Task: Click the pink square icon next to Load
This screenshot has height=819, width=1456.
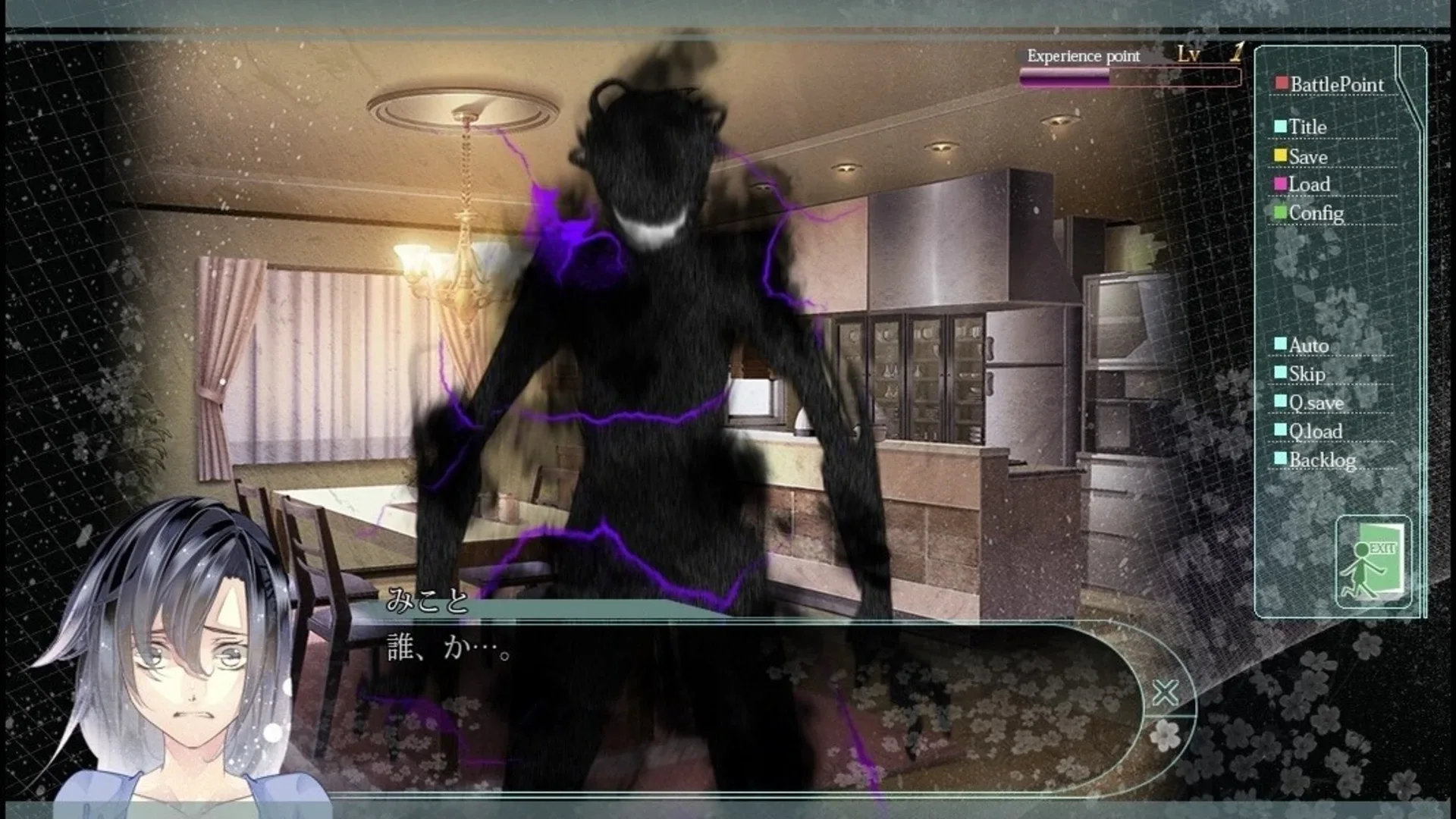Action: (1281, 184)
